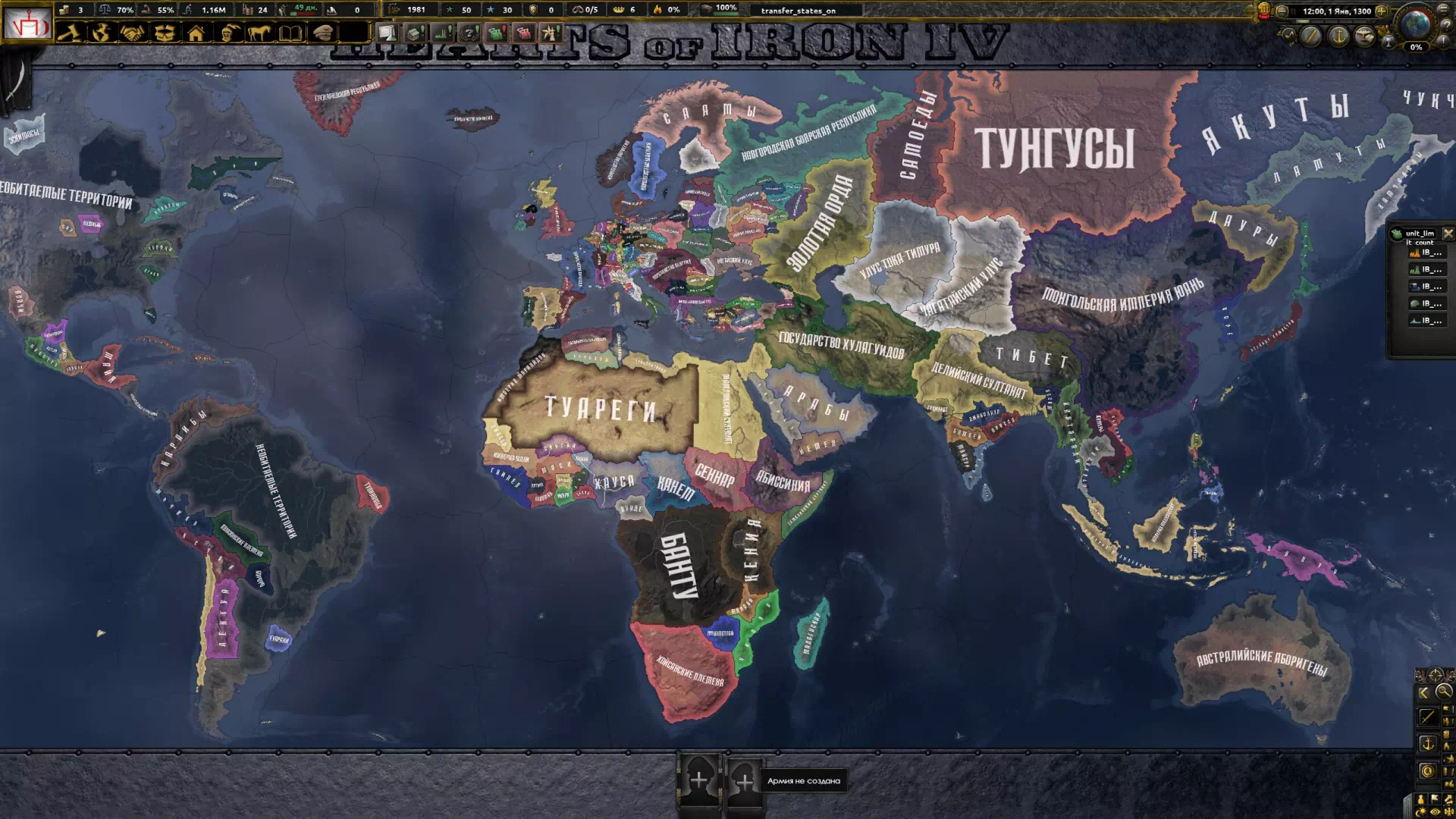
Task: Open the anchor navy button in top bar
Action: (1338, 36)
